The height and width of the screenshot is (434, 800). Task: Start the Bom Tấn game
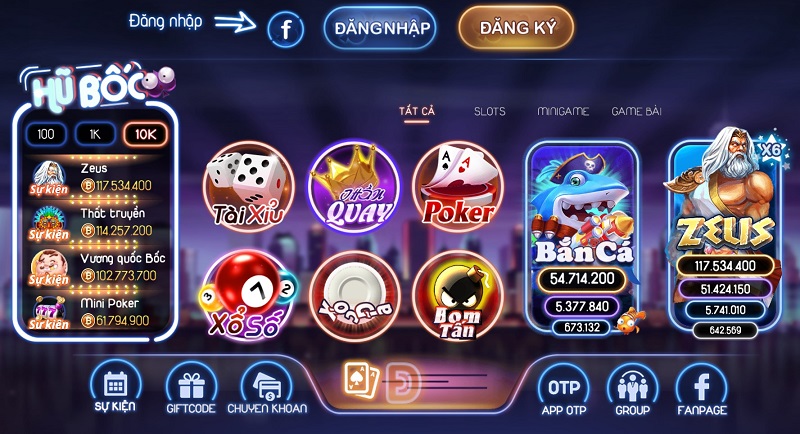tap(458, 295)
